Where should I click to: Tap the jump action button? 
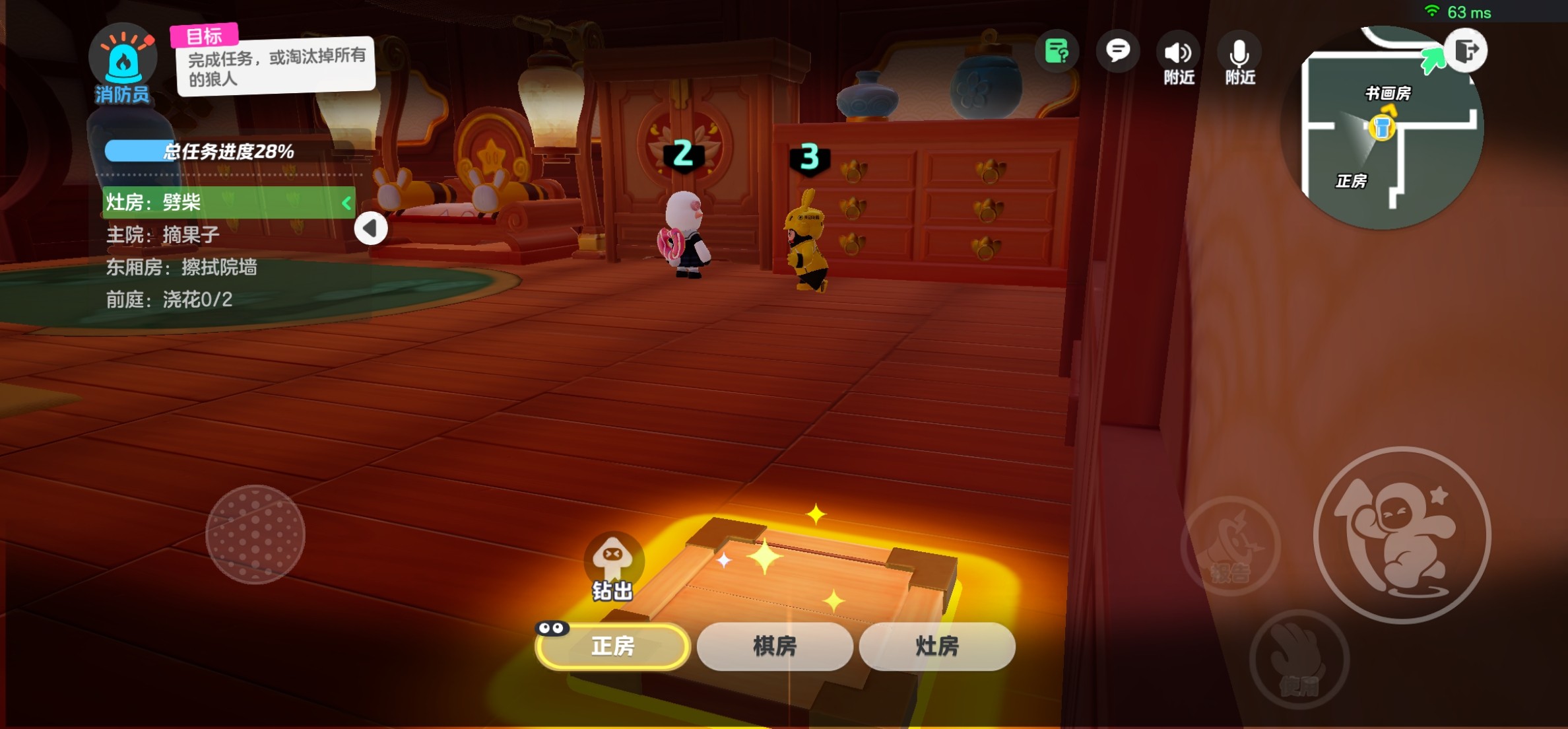(x=1402, y=535)
